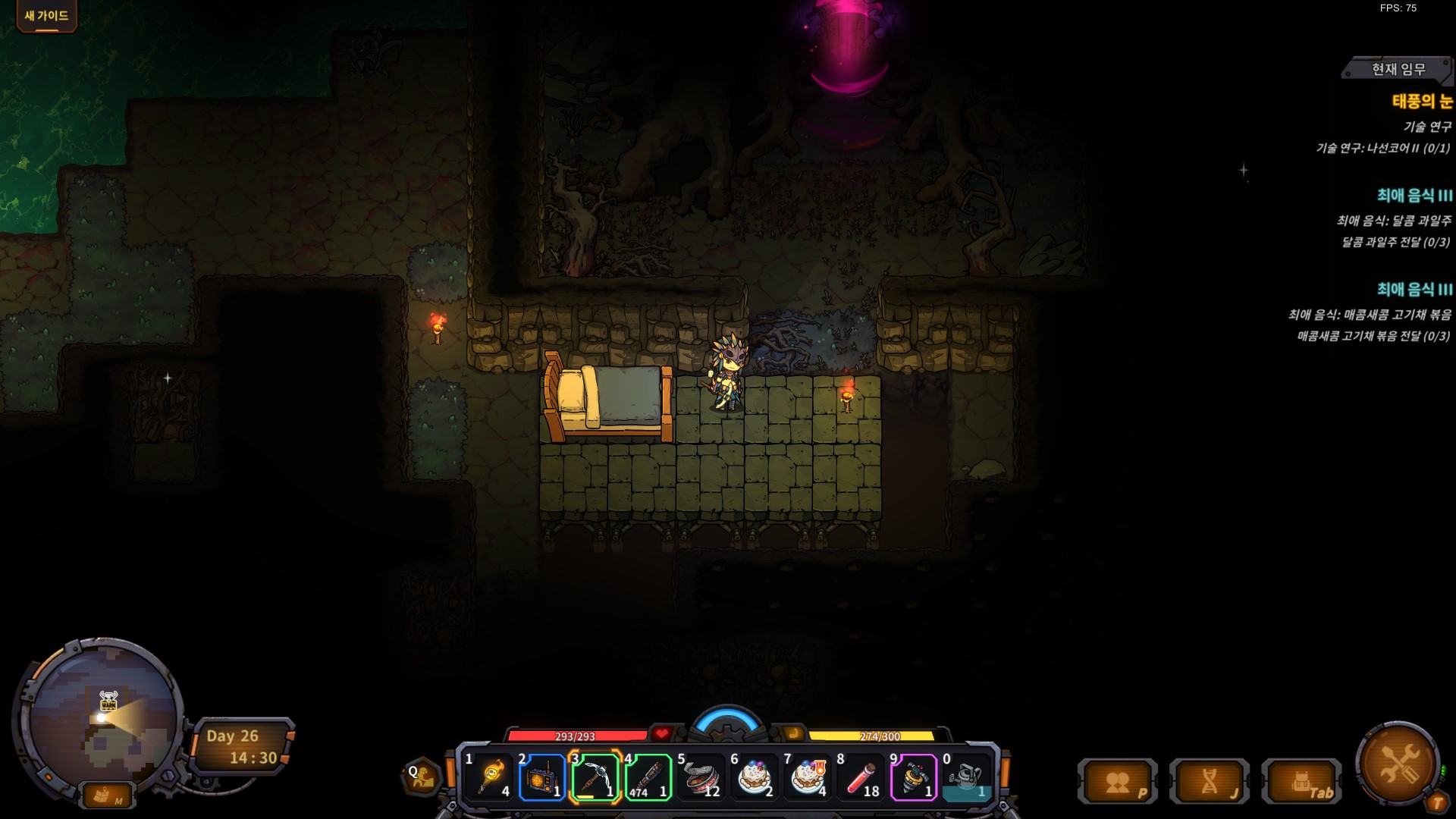The image size is (1456, 819).
Task: Click the skull WARN marker on minimap
Action: (x=109, y=699)
